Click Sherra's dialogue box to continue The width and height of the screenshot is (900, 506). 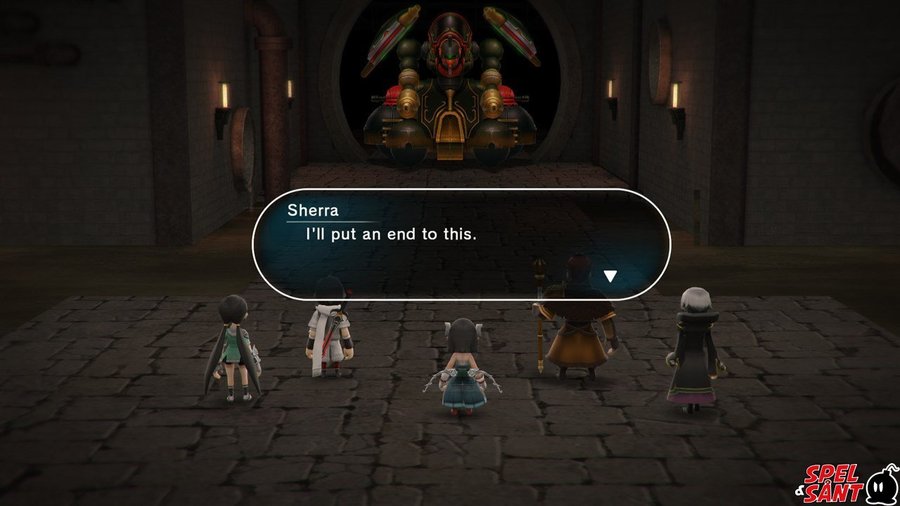pos(460,243)
